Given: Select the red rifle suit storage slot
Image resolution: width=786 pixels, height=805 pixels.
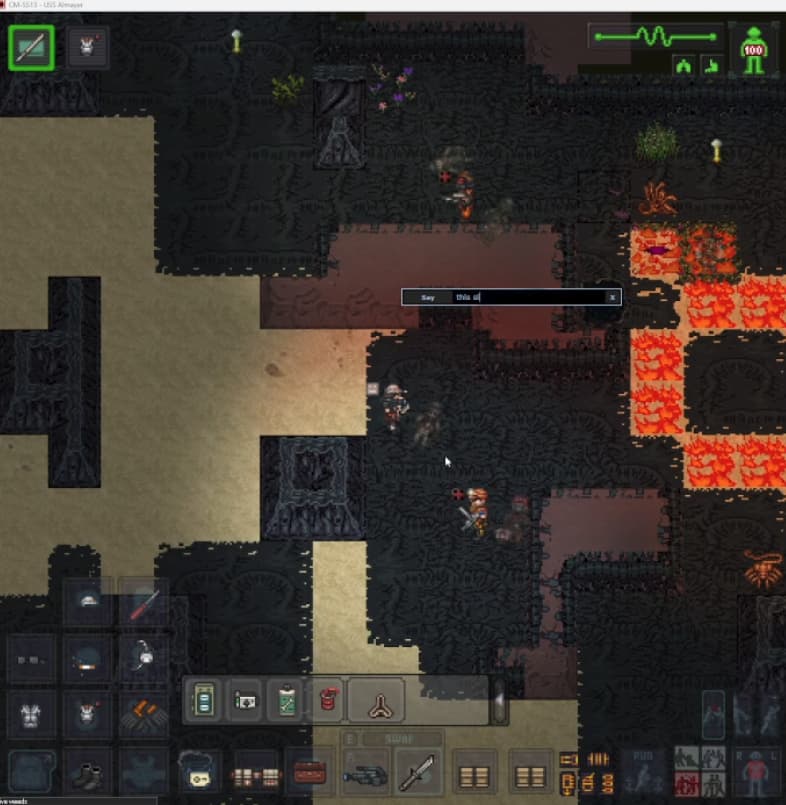Looking at the screenshot, I should click(x=143, y=602).
